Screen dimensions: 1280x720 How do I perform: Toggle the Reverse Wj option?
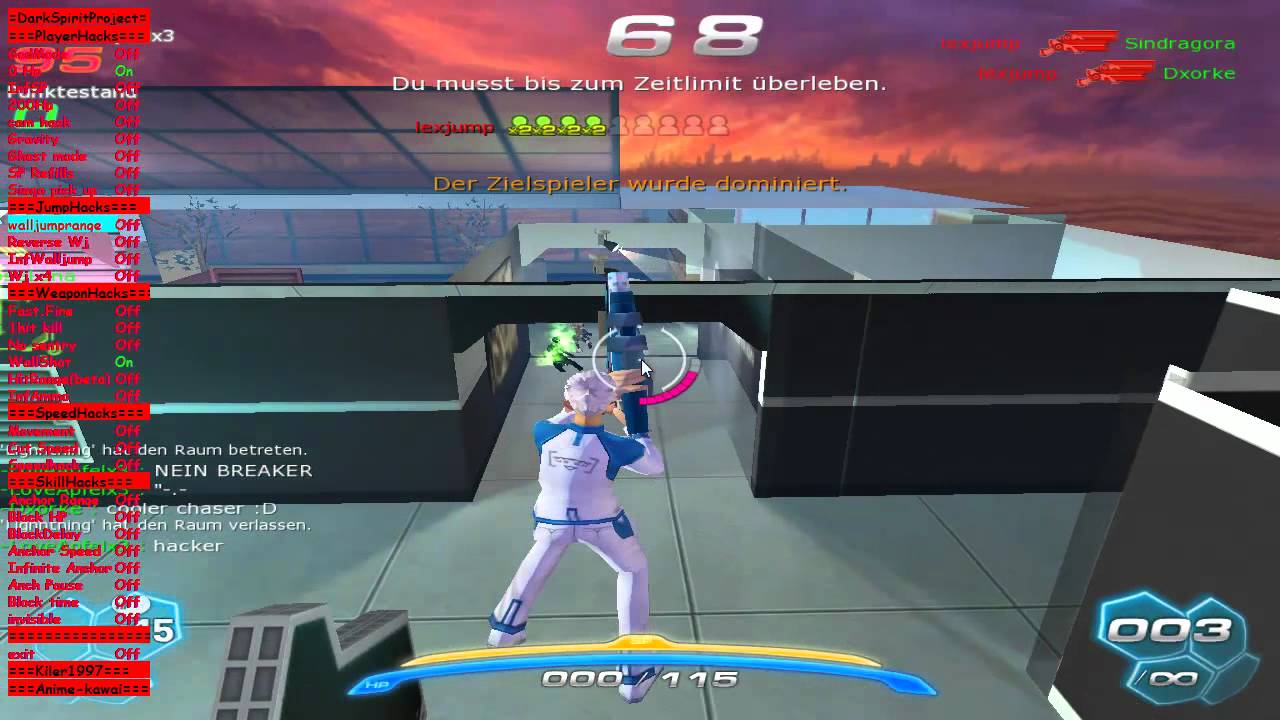[x=48, y=243]
